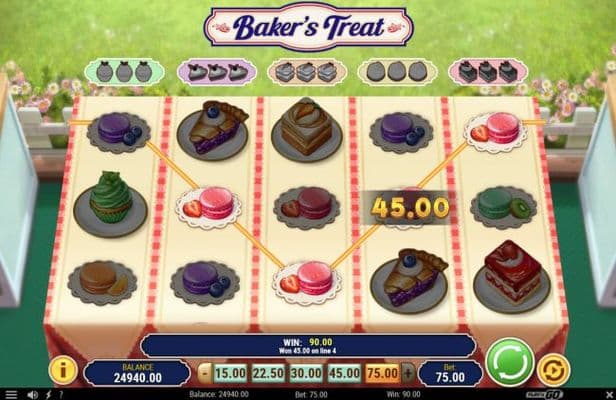Pick the 45.00 bet option

pos(344,372)
